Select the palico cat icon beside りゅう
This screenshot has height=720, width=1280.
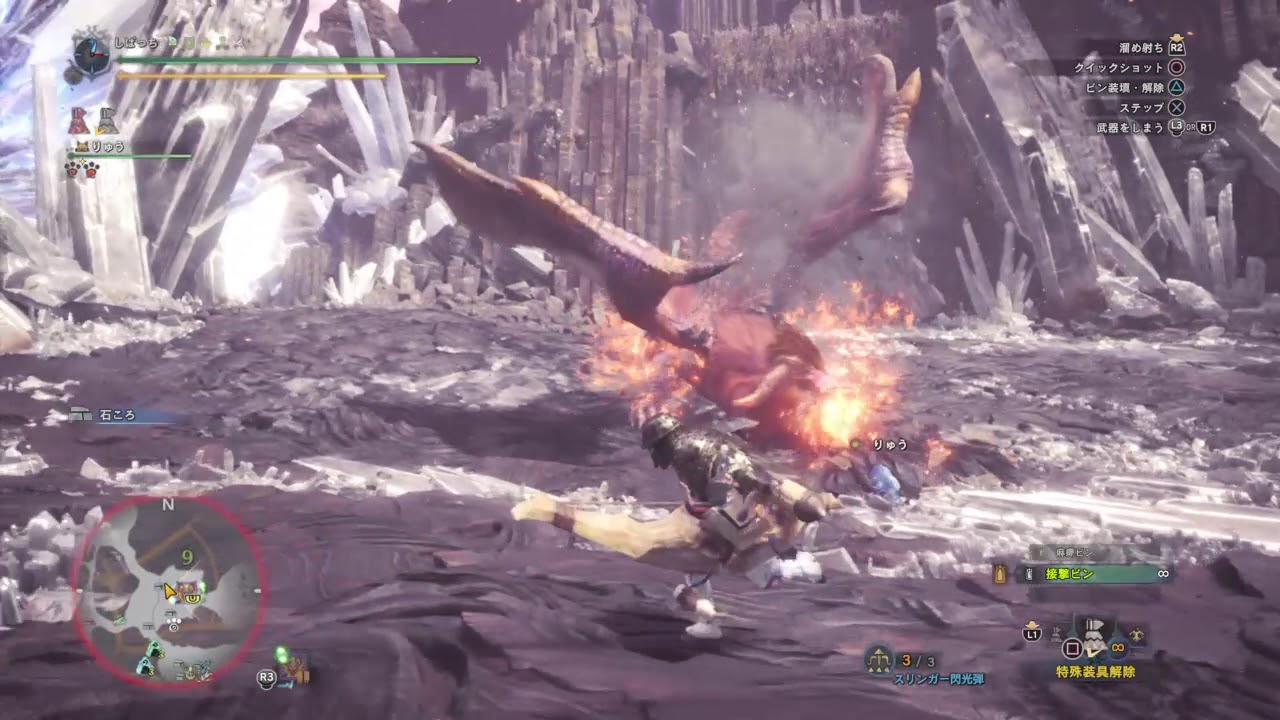[82, 146]
